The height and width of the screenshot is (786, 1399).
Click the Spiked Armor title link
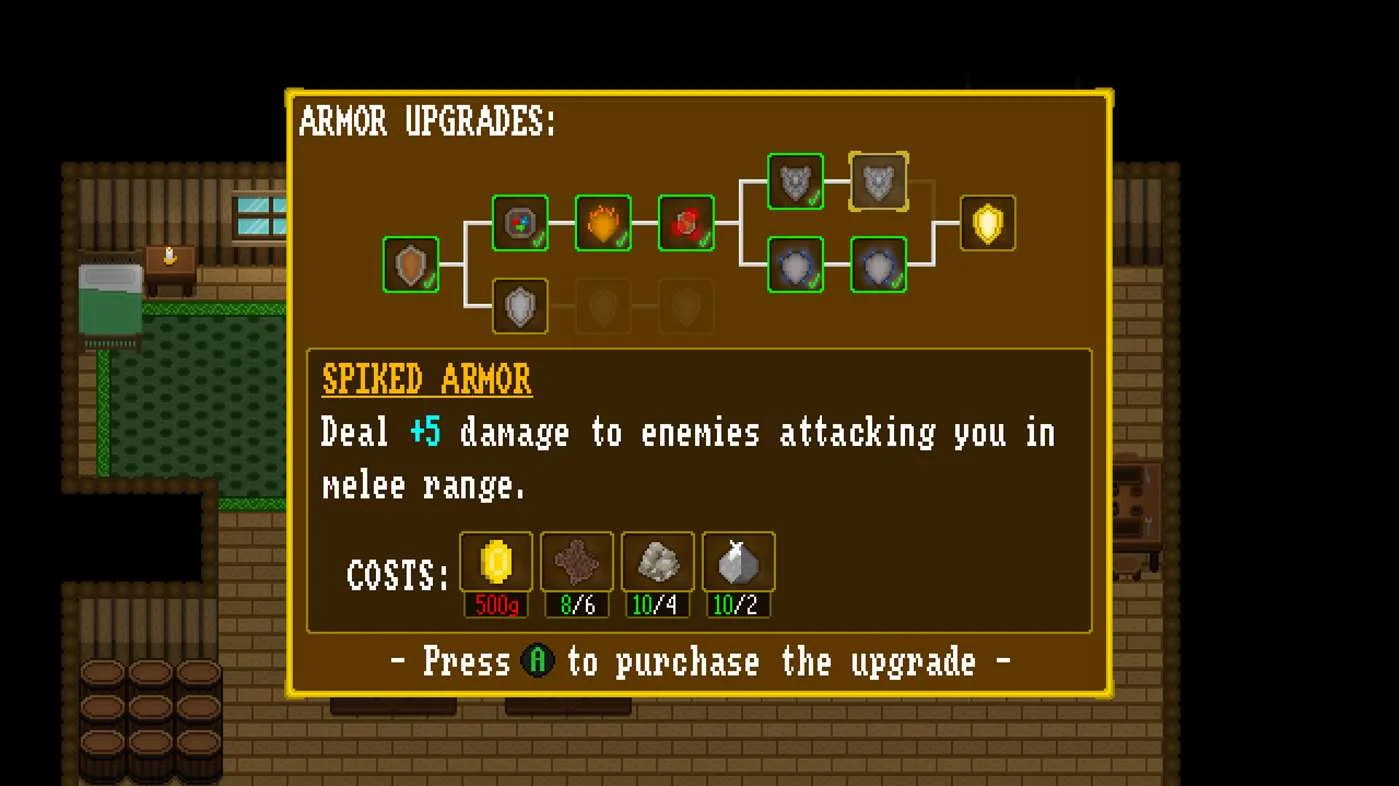coord(426,380)
